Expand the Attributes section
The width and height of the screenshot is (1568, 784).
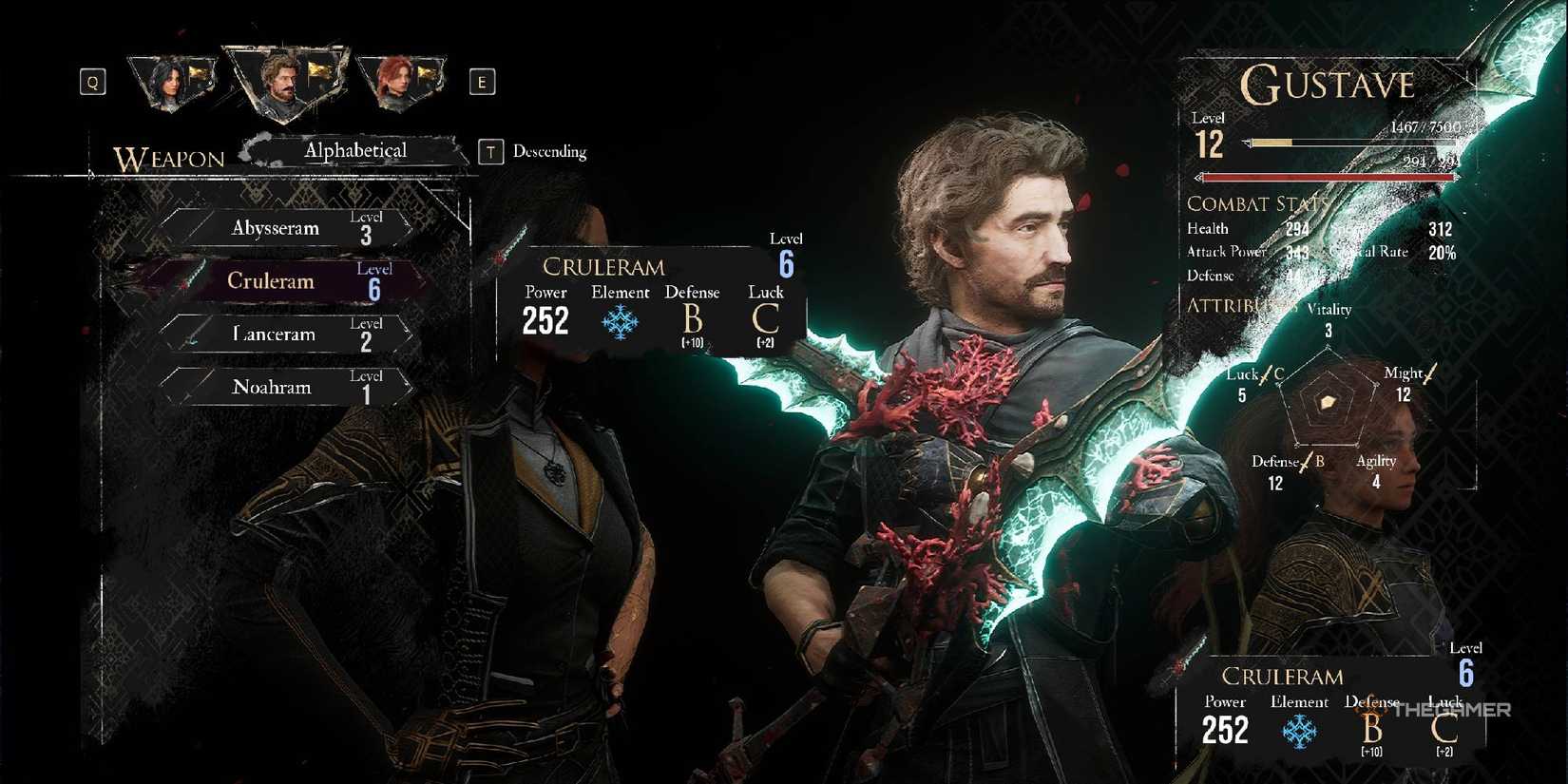[x=1235, y=307]
